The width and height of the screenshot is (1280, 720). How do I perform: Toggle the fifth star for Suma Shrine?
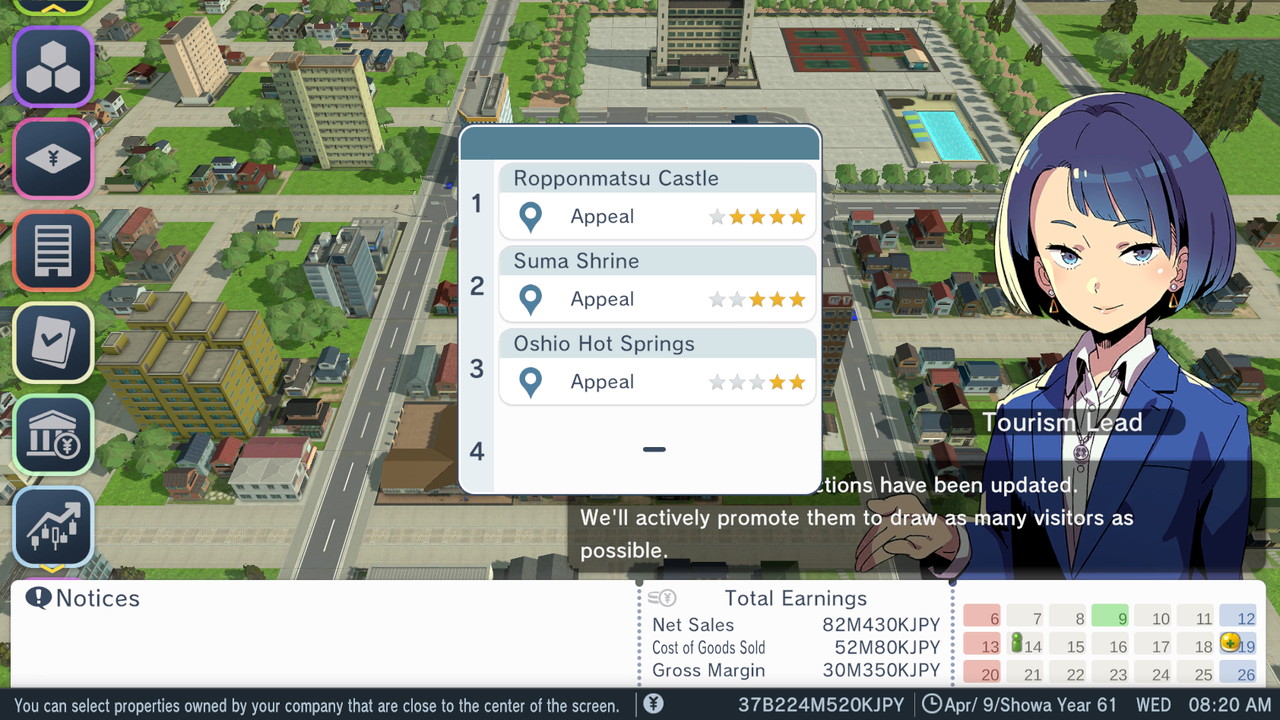(795, 299)
